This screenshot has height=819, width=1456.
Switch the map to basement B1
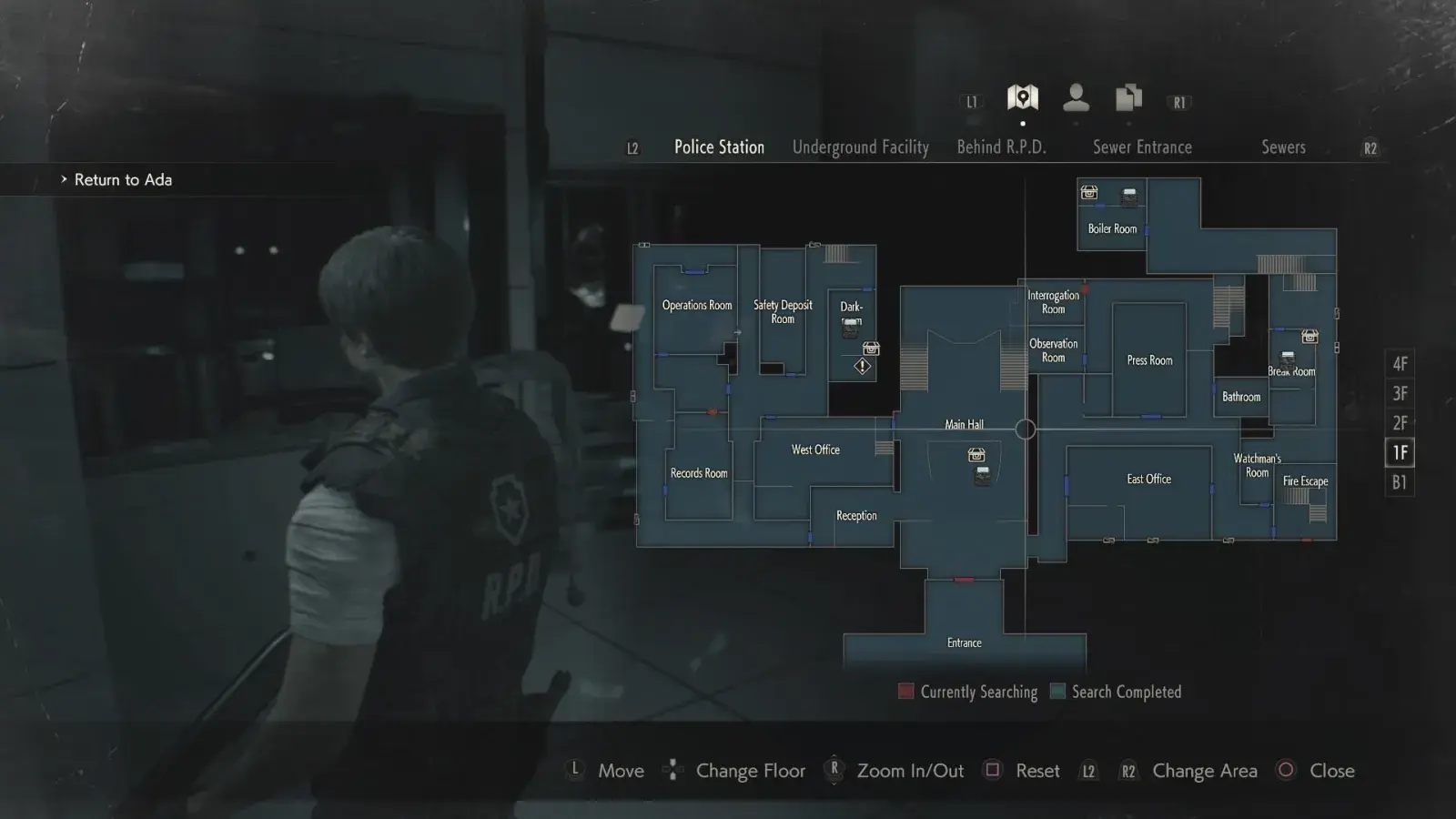pos(1400,482)
